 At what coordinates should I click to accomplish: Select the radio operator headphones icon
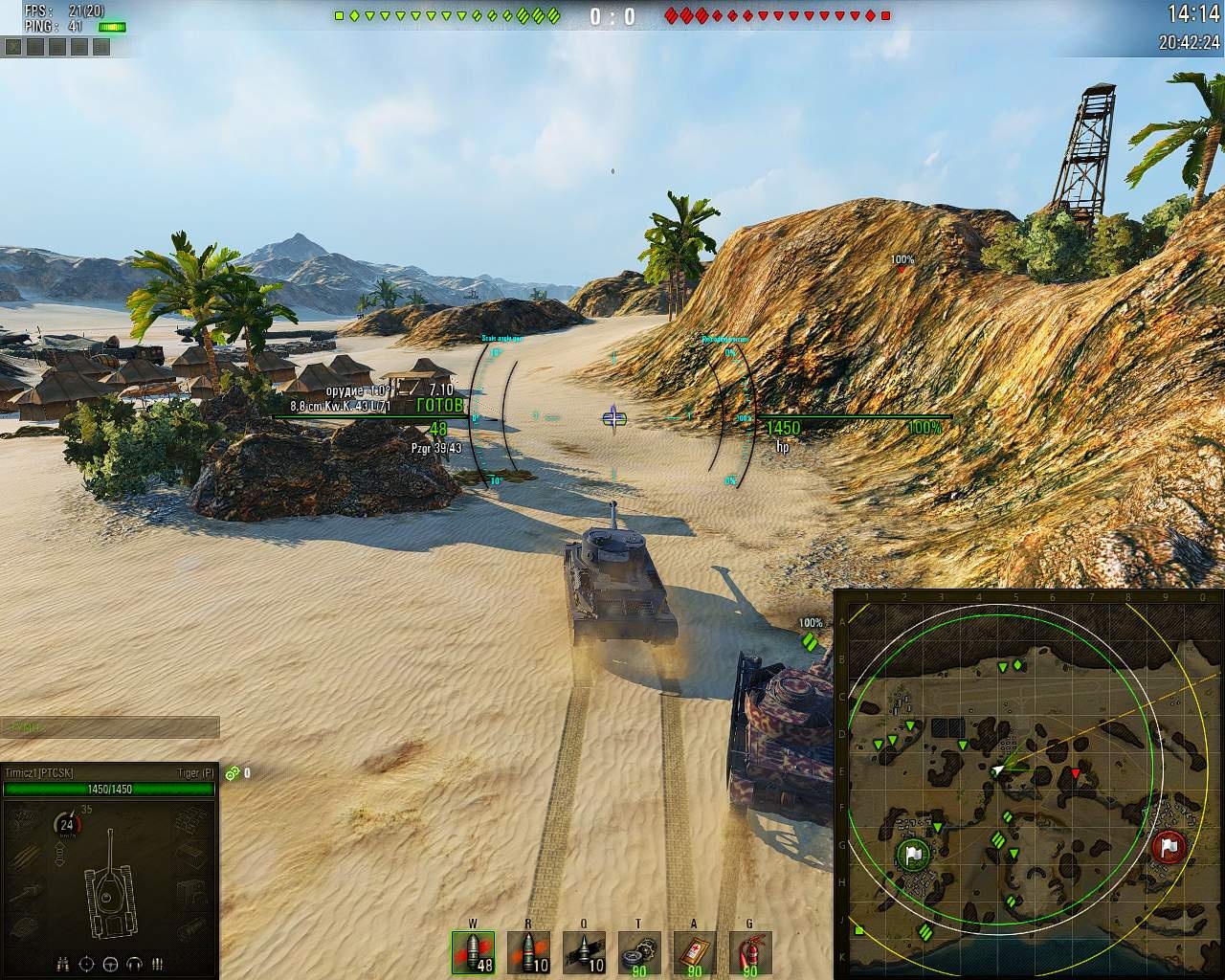pyautogui.click(x=134, y=964)
